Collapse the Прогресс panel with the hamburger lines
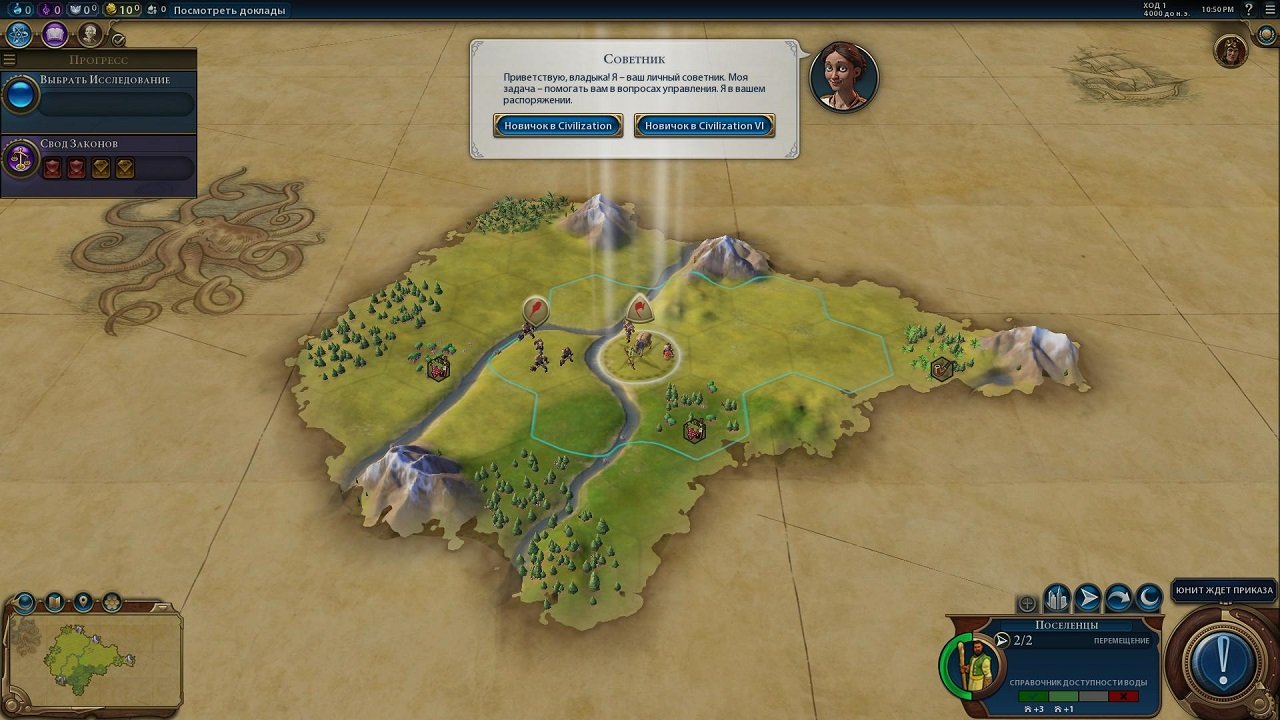The width and height of the screenshot is (1280, 720). pyautogui.click(x=8, y=58)
